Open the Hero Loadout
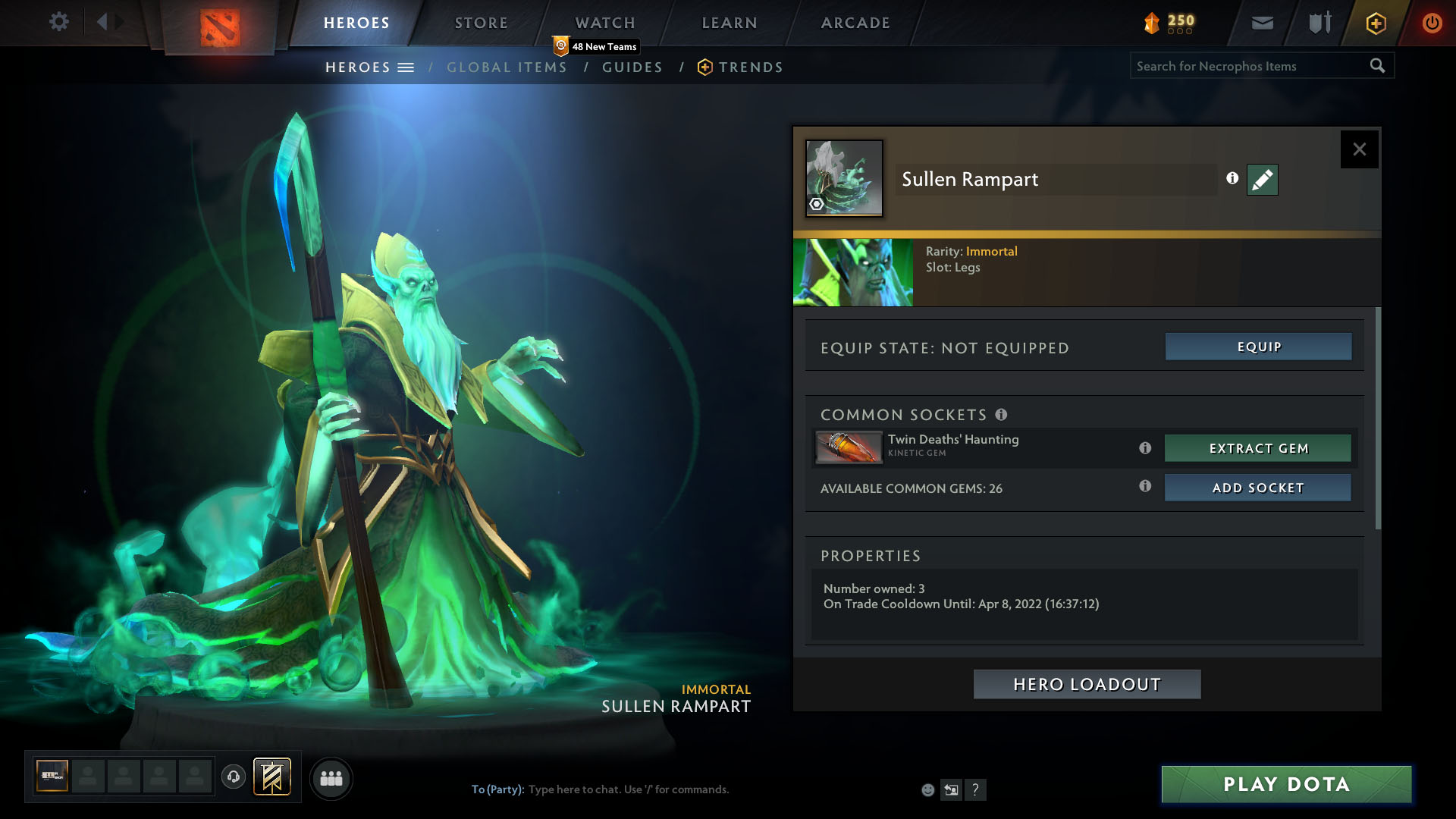The height and width of the screenshot is (819, 1456). point(1087,684)
